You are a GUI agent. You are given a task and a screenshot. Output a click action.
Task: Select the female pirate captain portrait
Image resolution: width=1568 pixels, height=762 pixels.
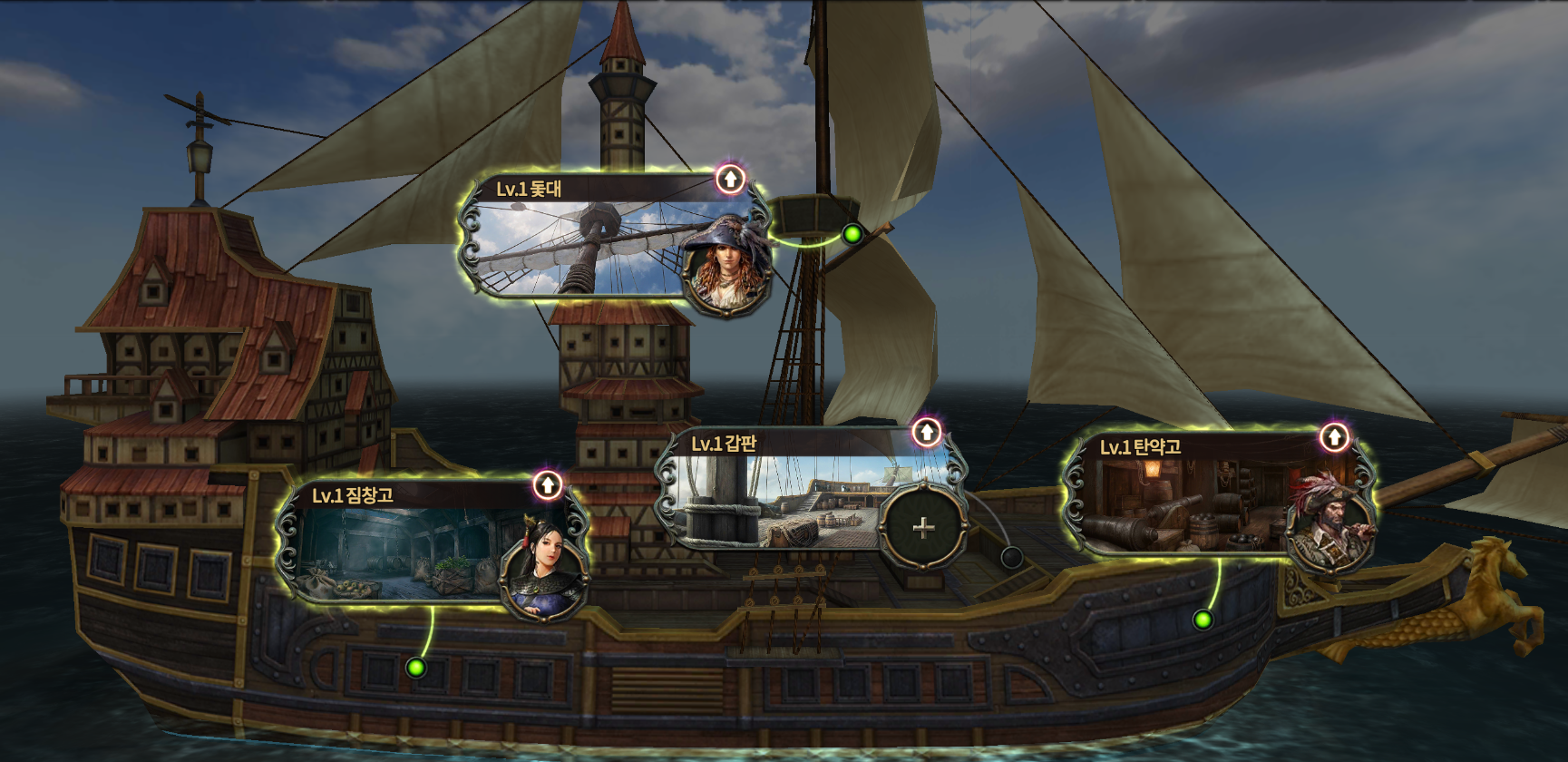pos(726,266)
